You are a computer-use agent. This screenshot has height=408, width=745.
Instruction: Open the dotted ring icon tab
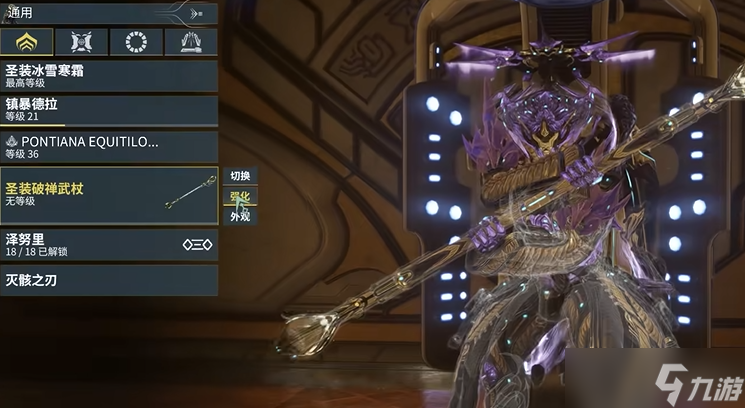136,42
